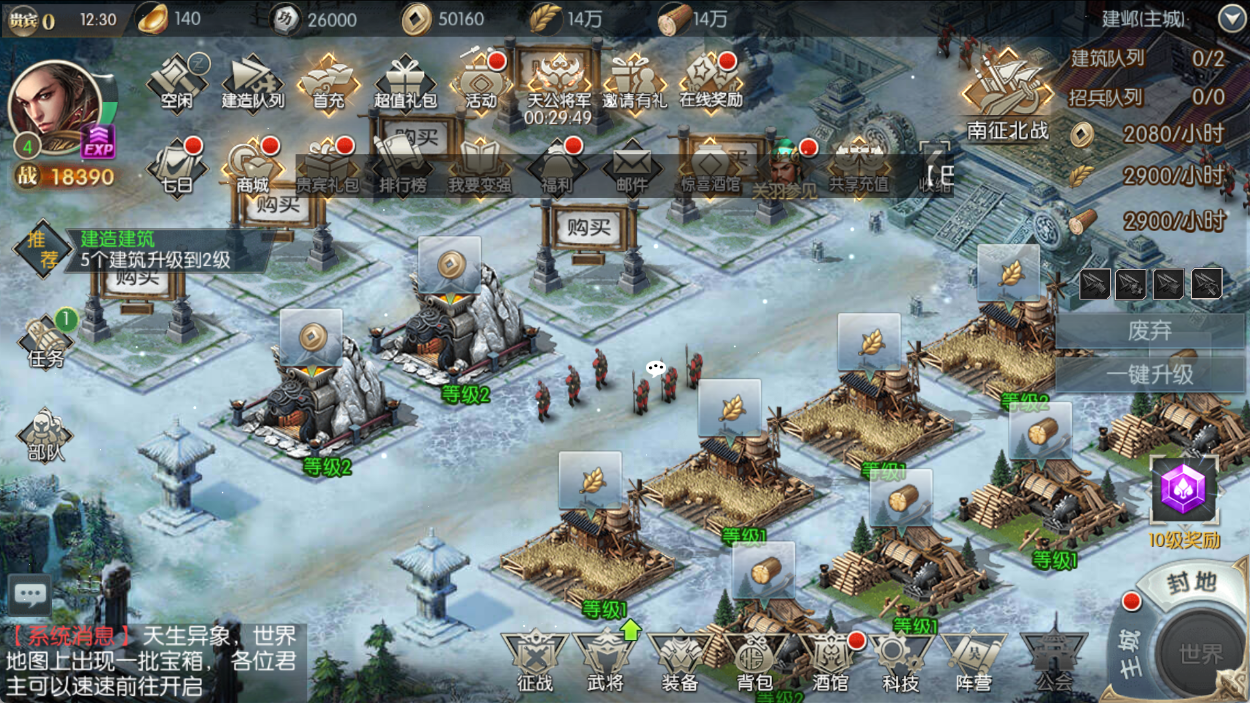Open the 公会 guild menu
The image size is (1250, 703).
tap(1054, 660)
